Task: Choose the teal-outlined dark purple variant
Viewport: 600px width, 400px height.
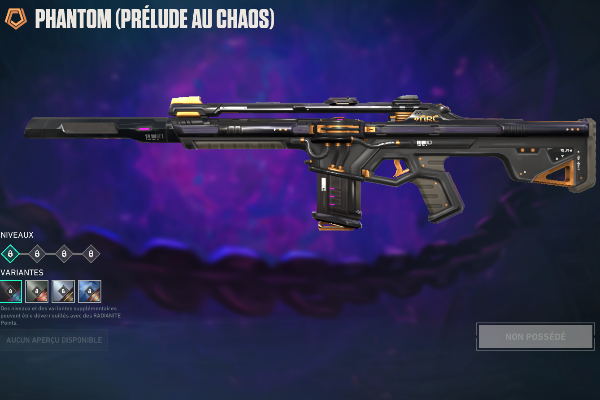Action: pos(11,291)
